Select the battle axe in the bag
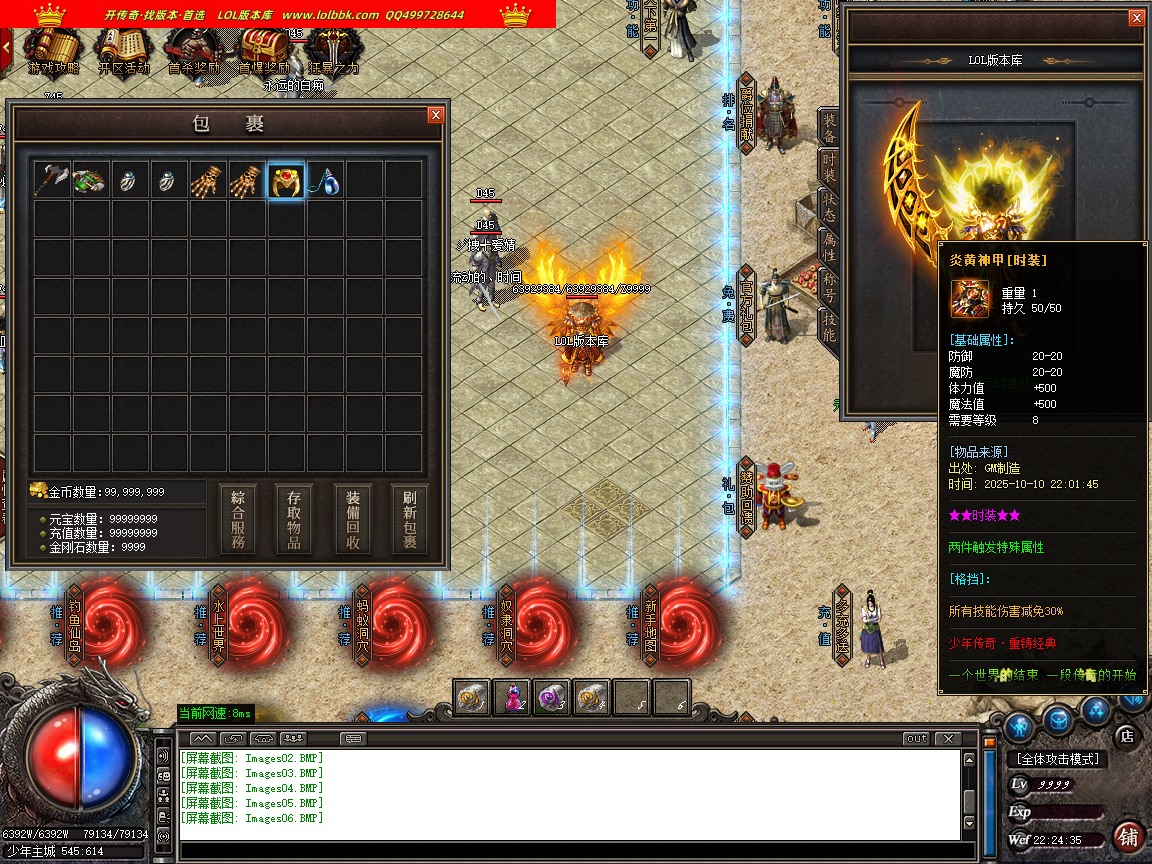Viewport: 1152px width, 864px height. 51,181
